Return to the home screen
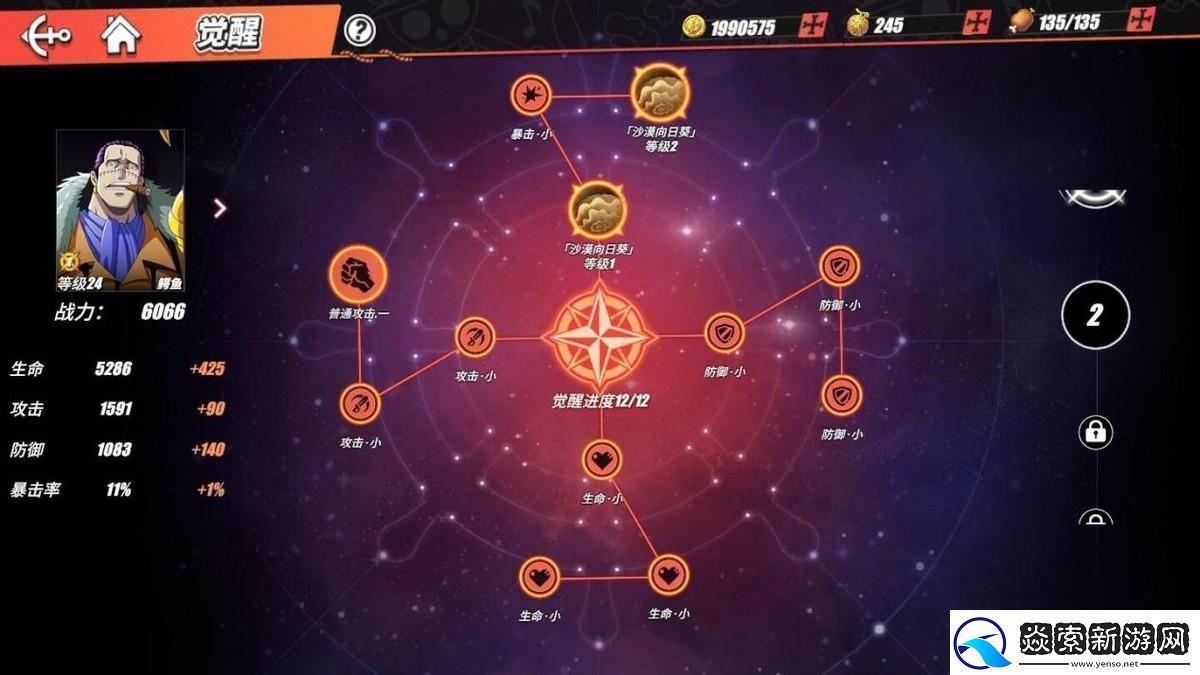Screen dimensions: 1200x675 point(121,35)
